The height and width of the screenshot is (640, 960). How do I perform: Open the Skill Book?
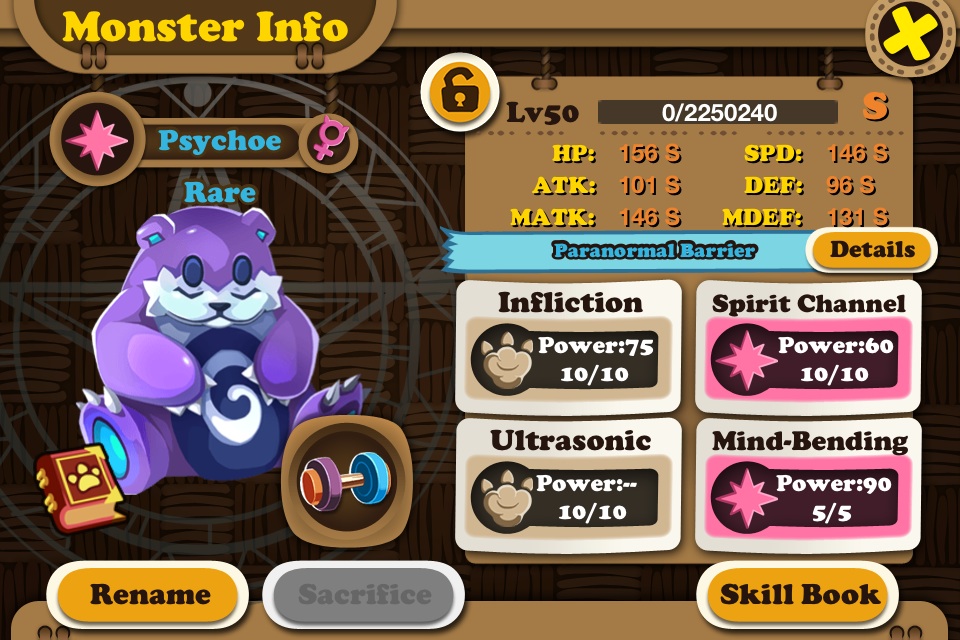(799, 595)
